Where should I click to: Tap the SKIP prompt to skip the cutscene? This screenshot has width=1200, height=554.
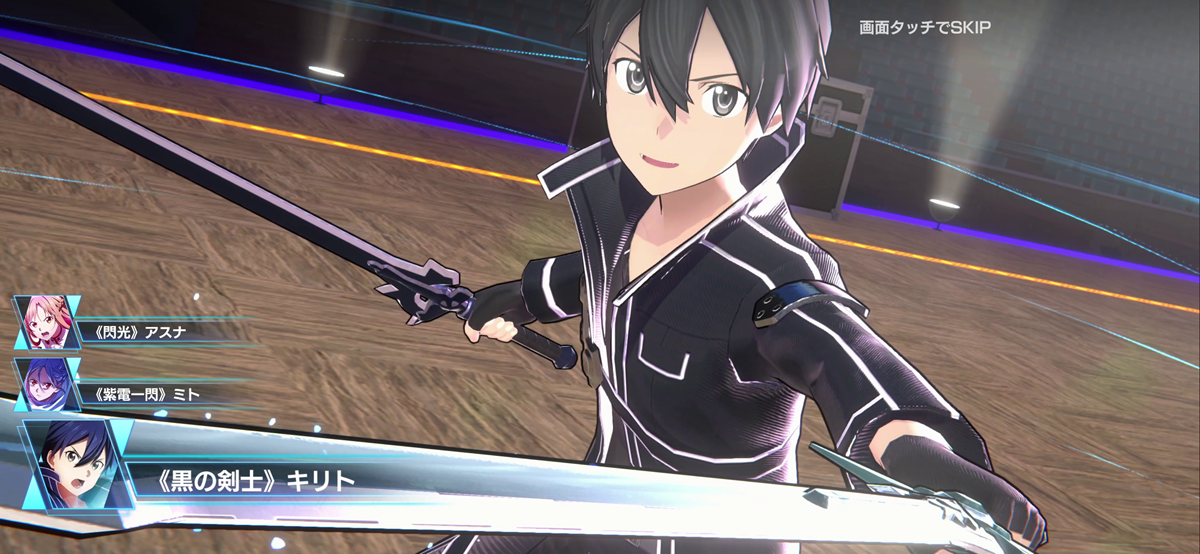click(x=924, y=28)
